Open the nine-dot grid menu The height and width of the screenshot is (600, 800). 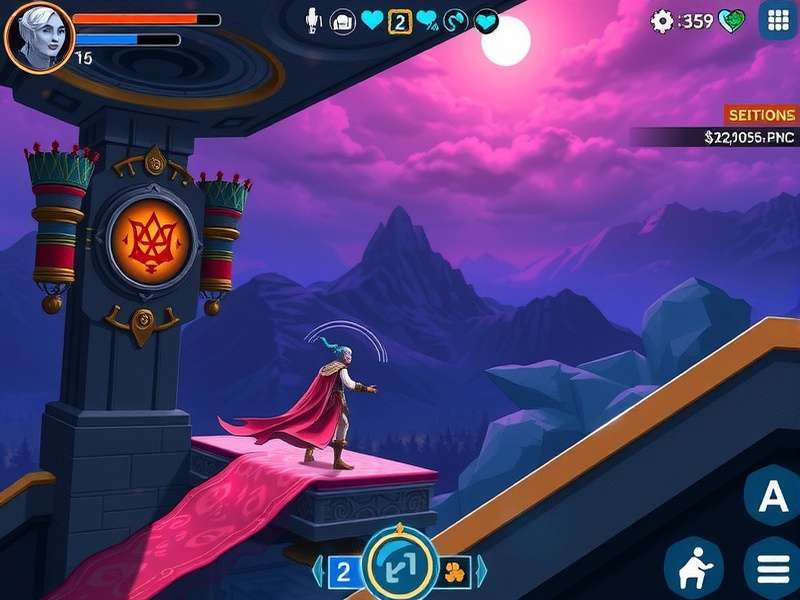point(778,20)
